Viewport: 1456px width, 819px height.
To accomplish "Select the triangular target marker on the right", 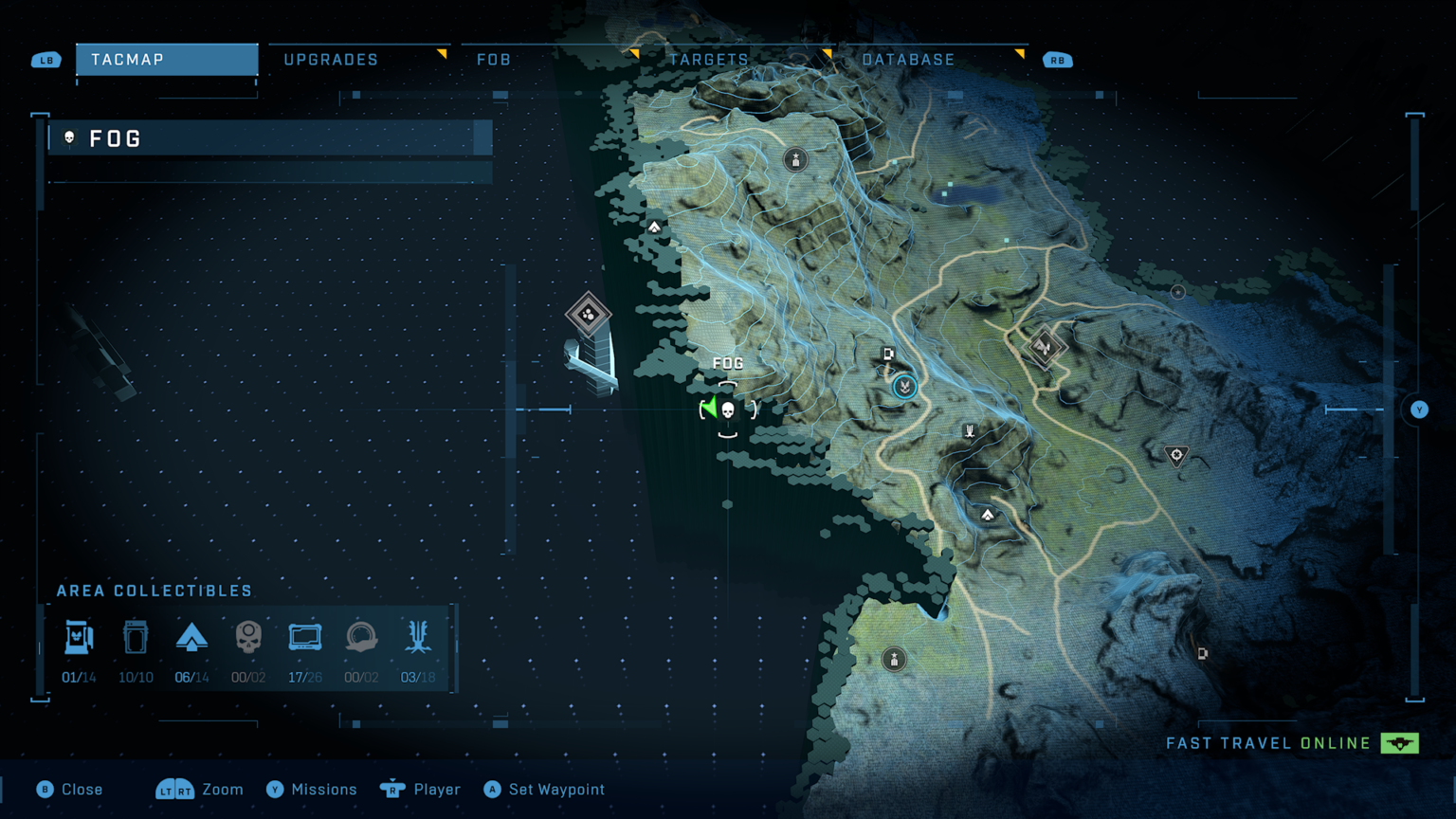I will click(x=1175, y=456).
